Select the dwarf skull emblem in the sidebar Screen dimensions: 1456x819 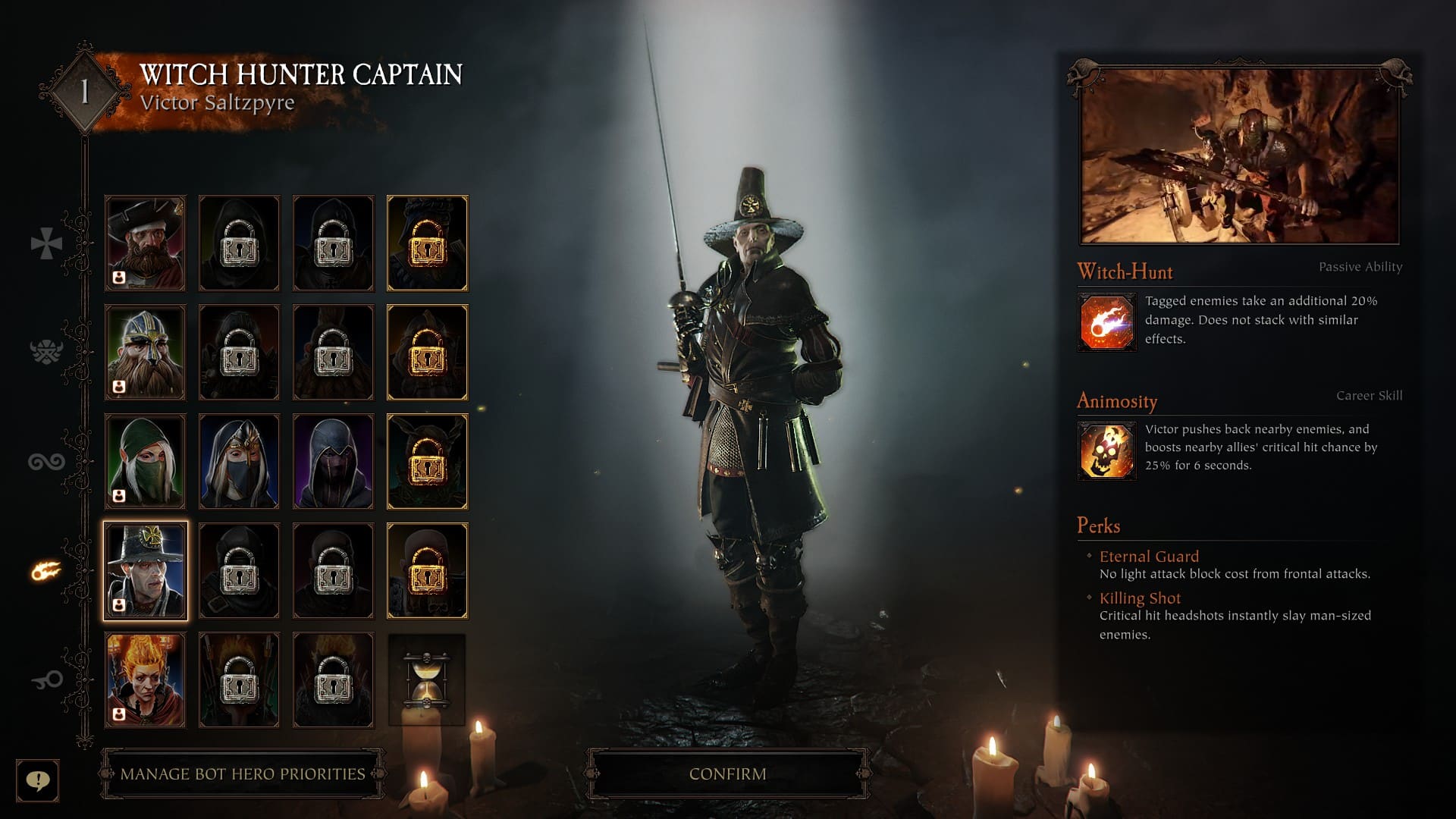(x=47, y=351)
